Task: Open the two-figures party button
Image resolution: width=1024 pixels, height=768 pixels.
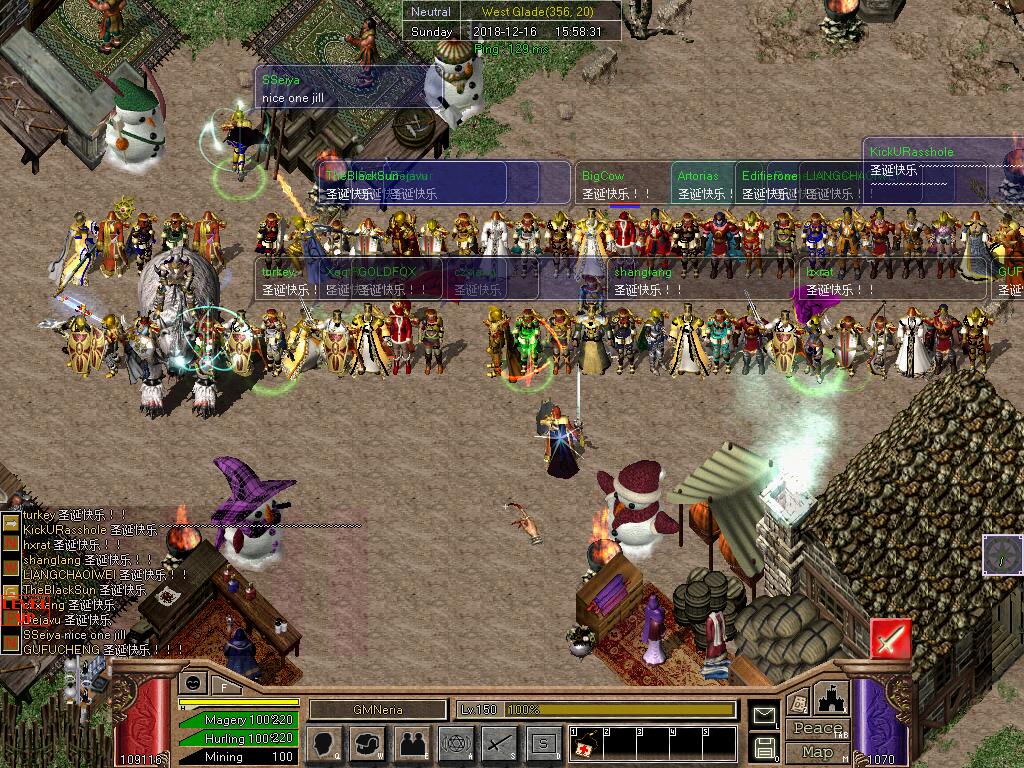Action: coord(412,743)
